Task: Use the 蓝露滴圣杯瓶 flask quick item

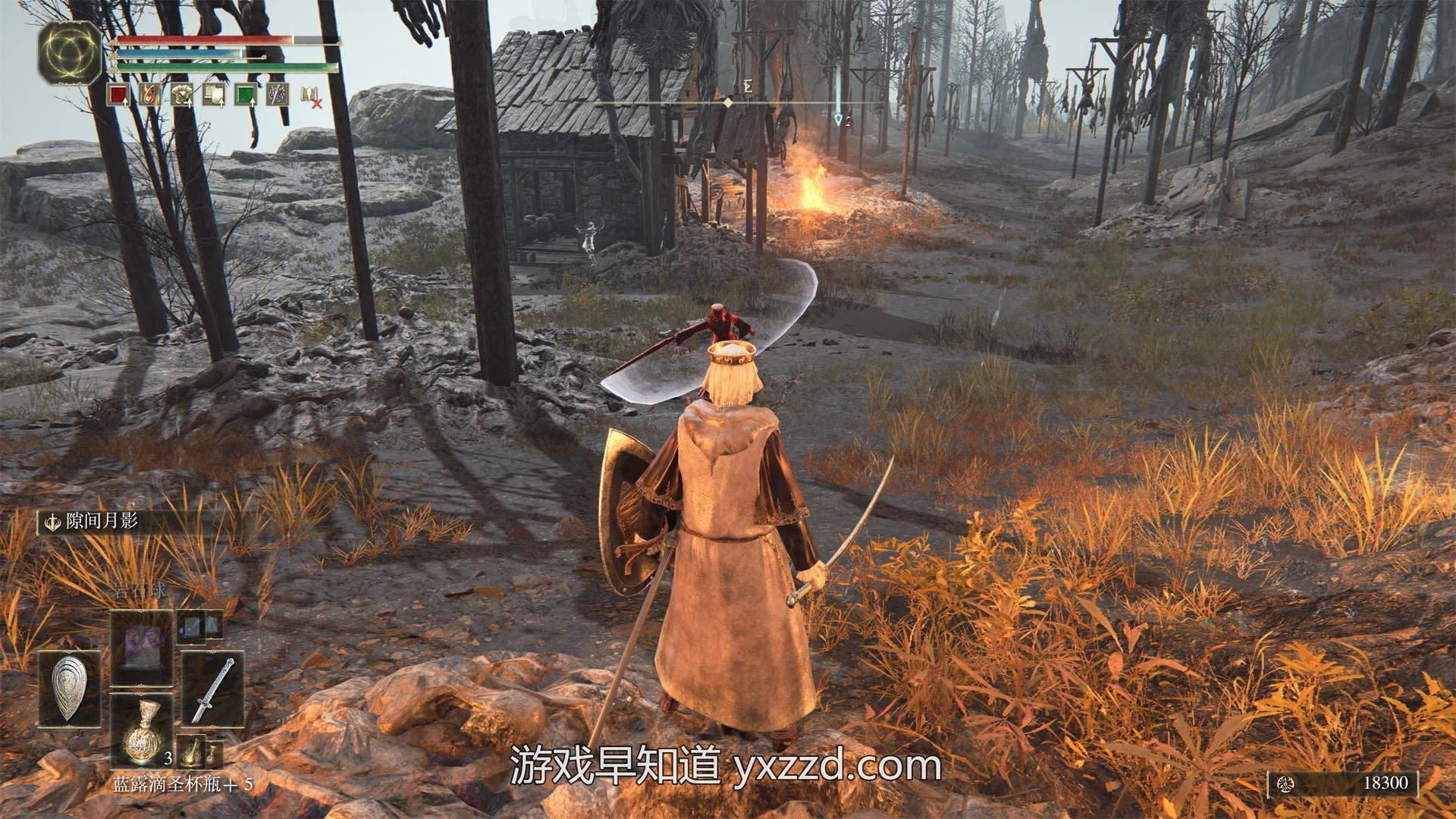Action: point(141,731)
